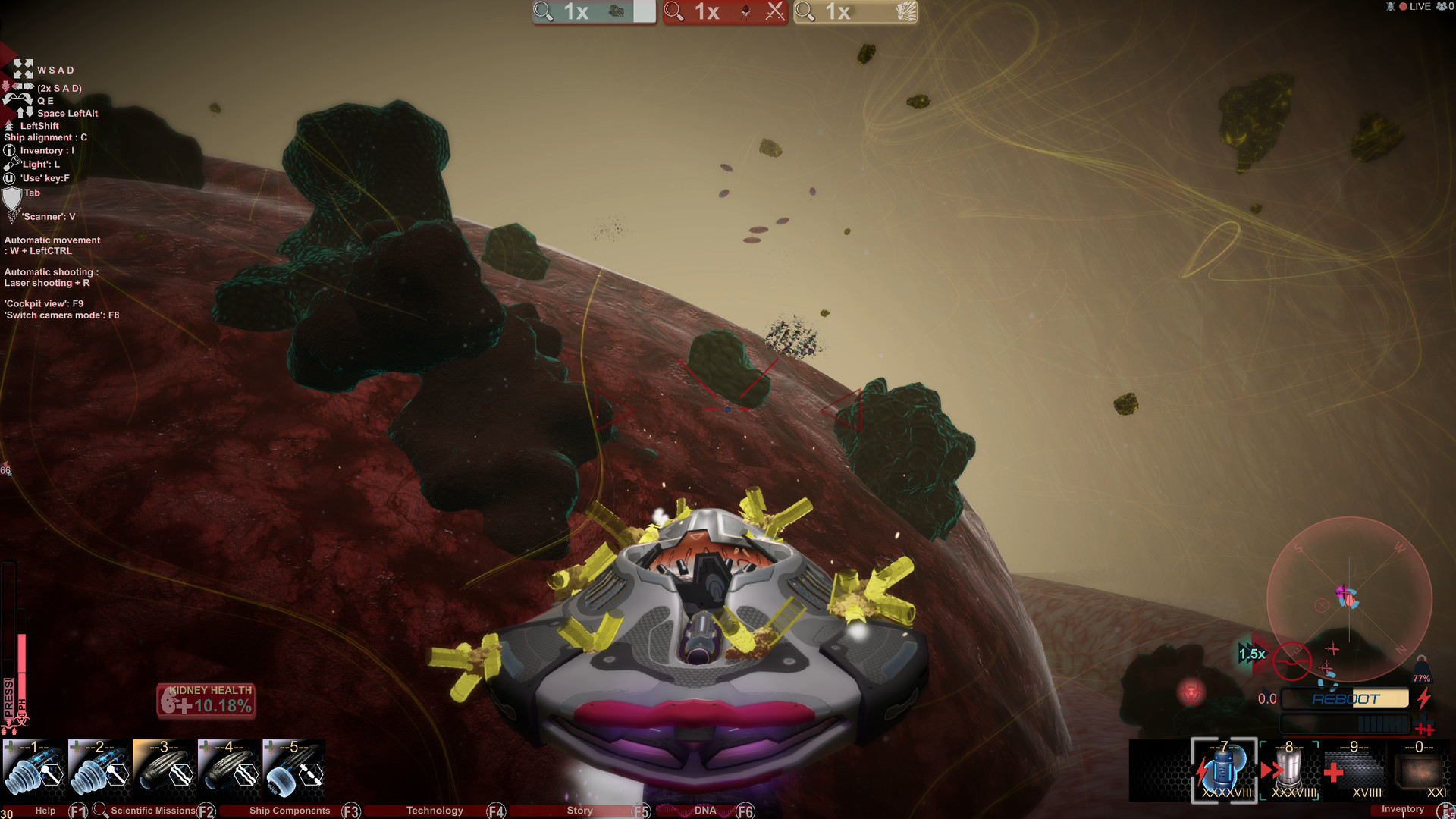Activate weapon slot 5 device
Image resolution: width=1456 pixels, height=819 pixels.
pos(294,769)
